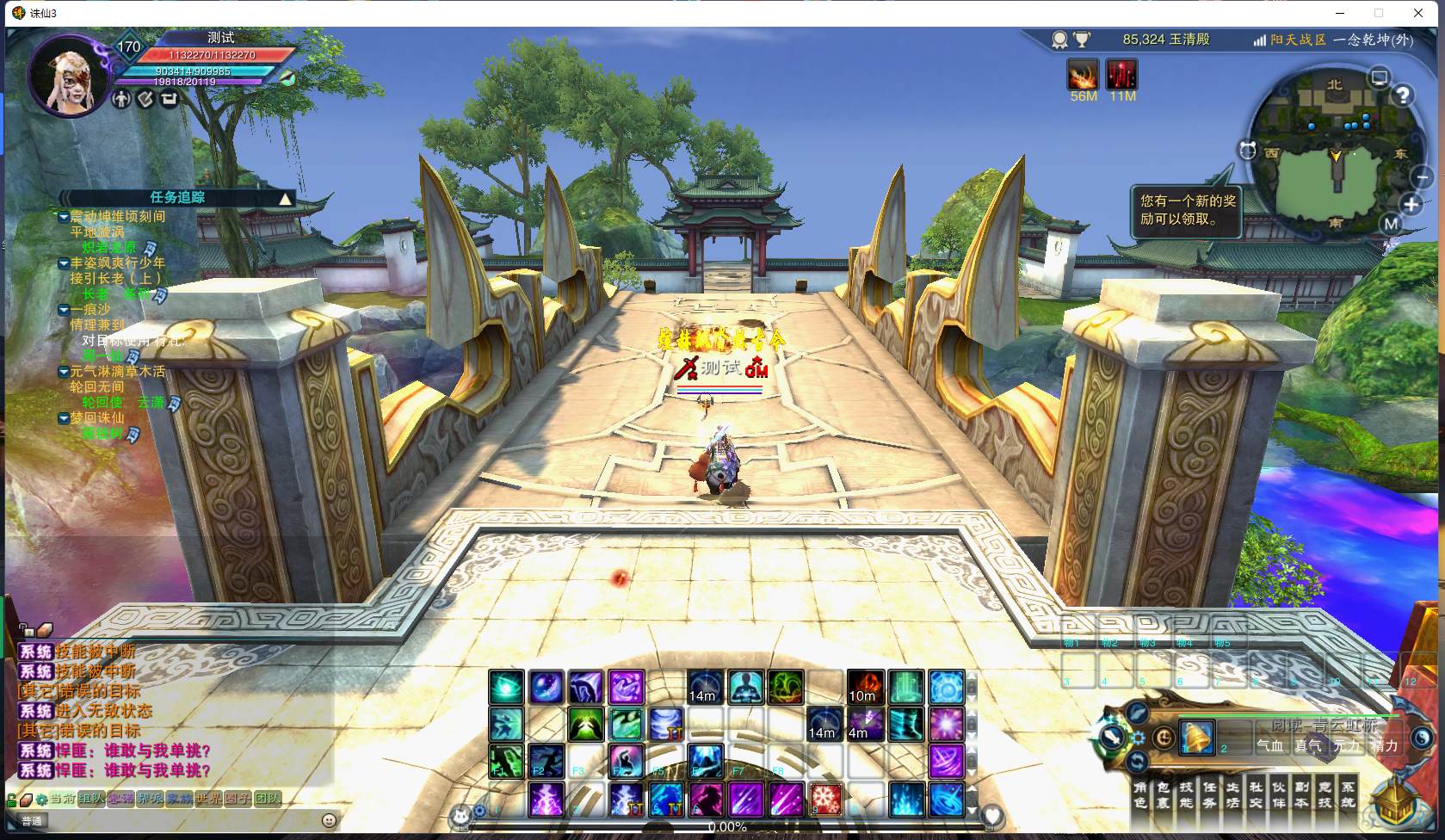Image resolution: width=1445 pixels, height=840 pixels.
Task: Click the question mark help button
Action: coord(1404,96)
